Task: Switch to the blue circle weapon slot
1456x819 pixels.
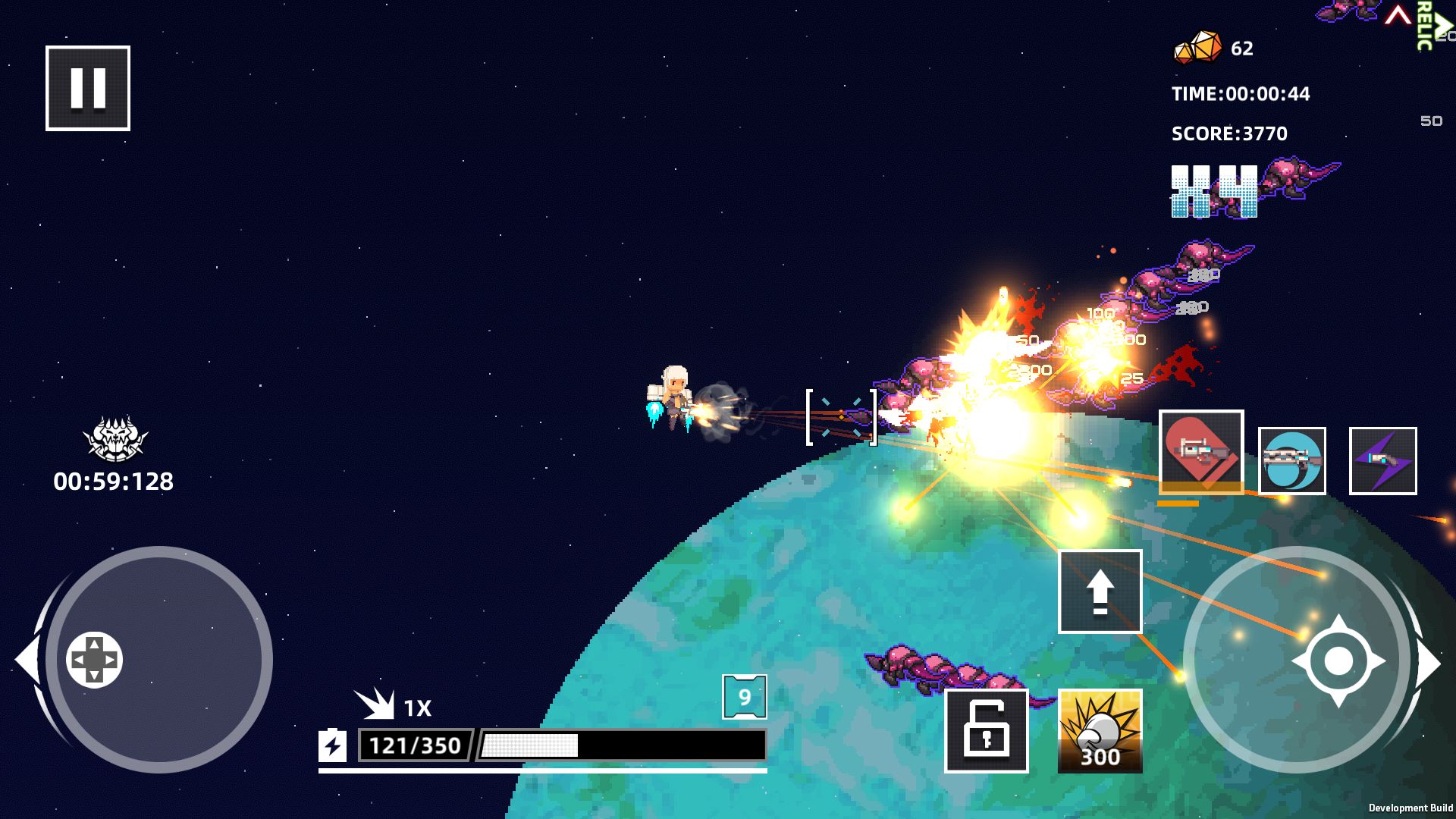Action: [1291, 461]
